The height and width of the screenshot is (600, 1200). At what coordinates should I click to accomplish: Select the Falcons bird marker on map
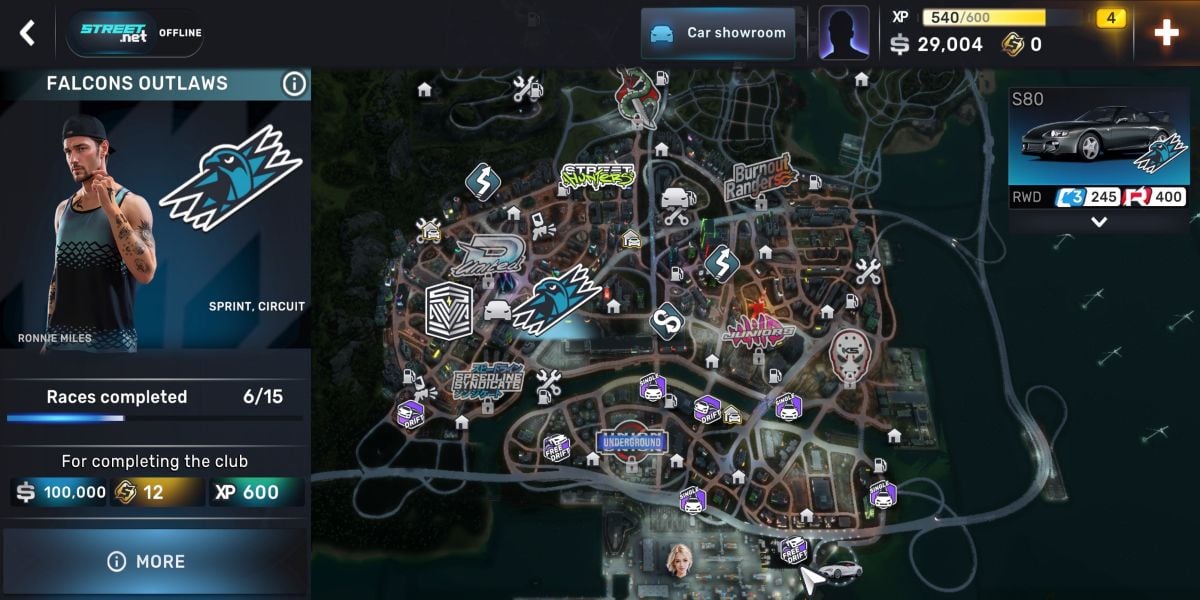coord(555,300)
